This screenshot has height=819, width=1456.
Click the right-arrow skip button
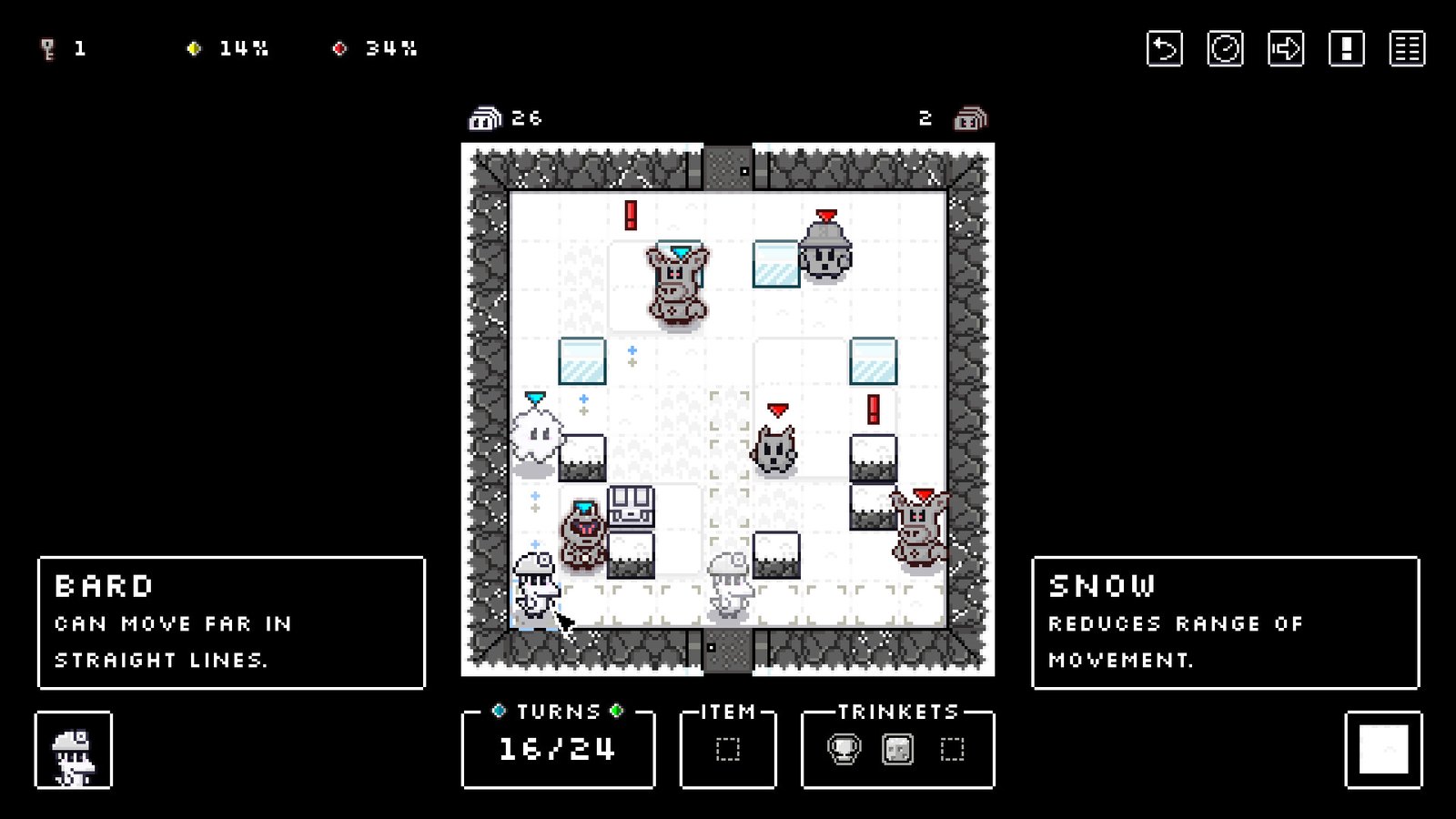click(x=1285, y=49)
